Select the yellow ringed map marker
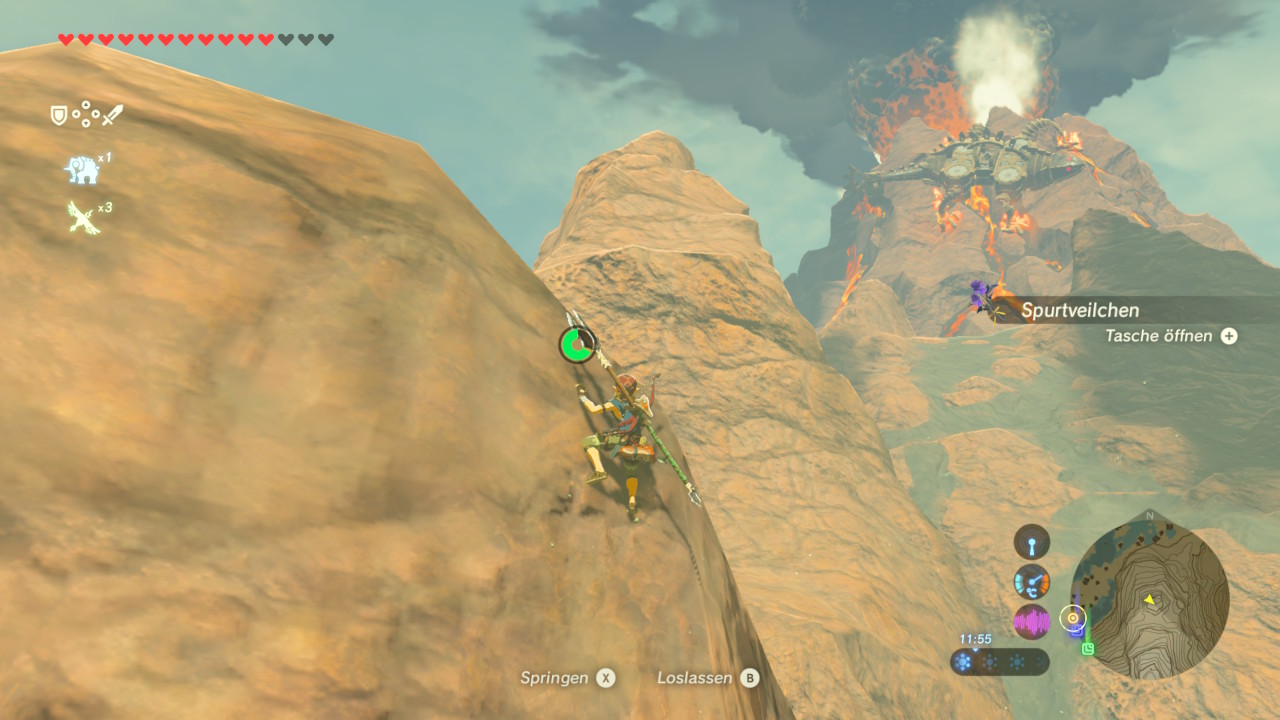1280x720 pixels. point(1073,617)
